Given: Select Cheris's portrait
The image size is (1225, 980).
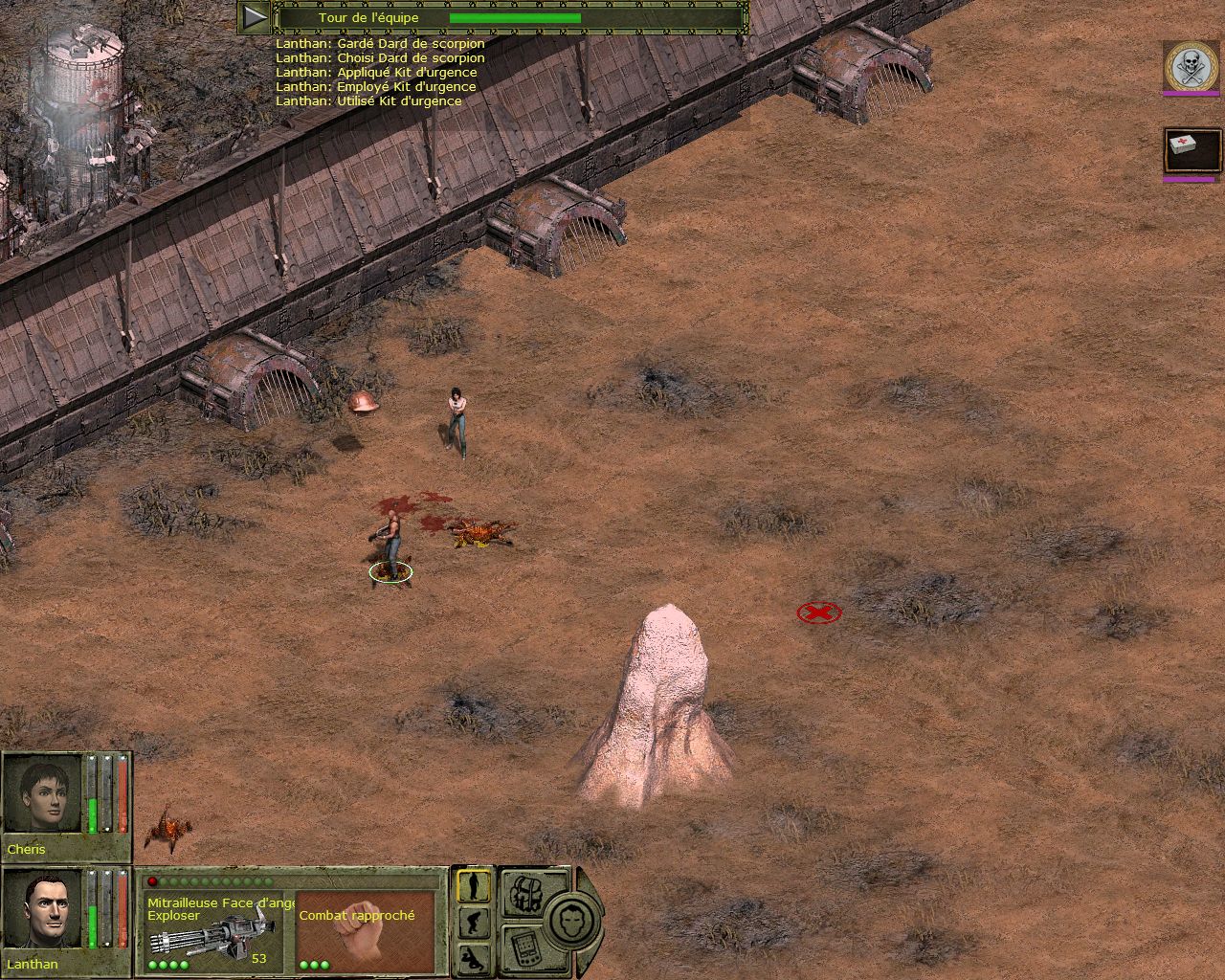Looking at the screenshot, I should [x=43, y=795].
